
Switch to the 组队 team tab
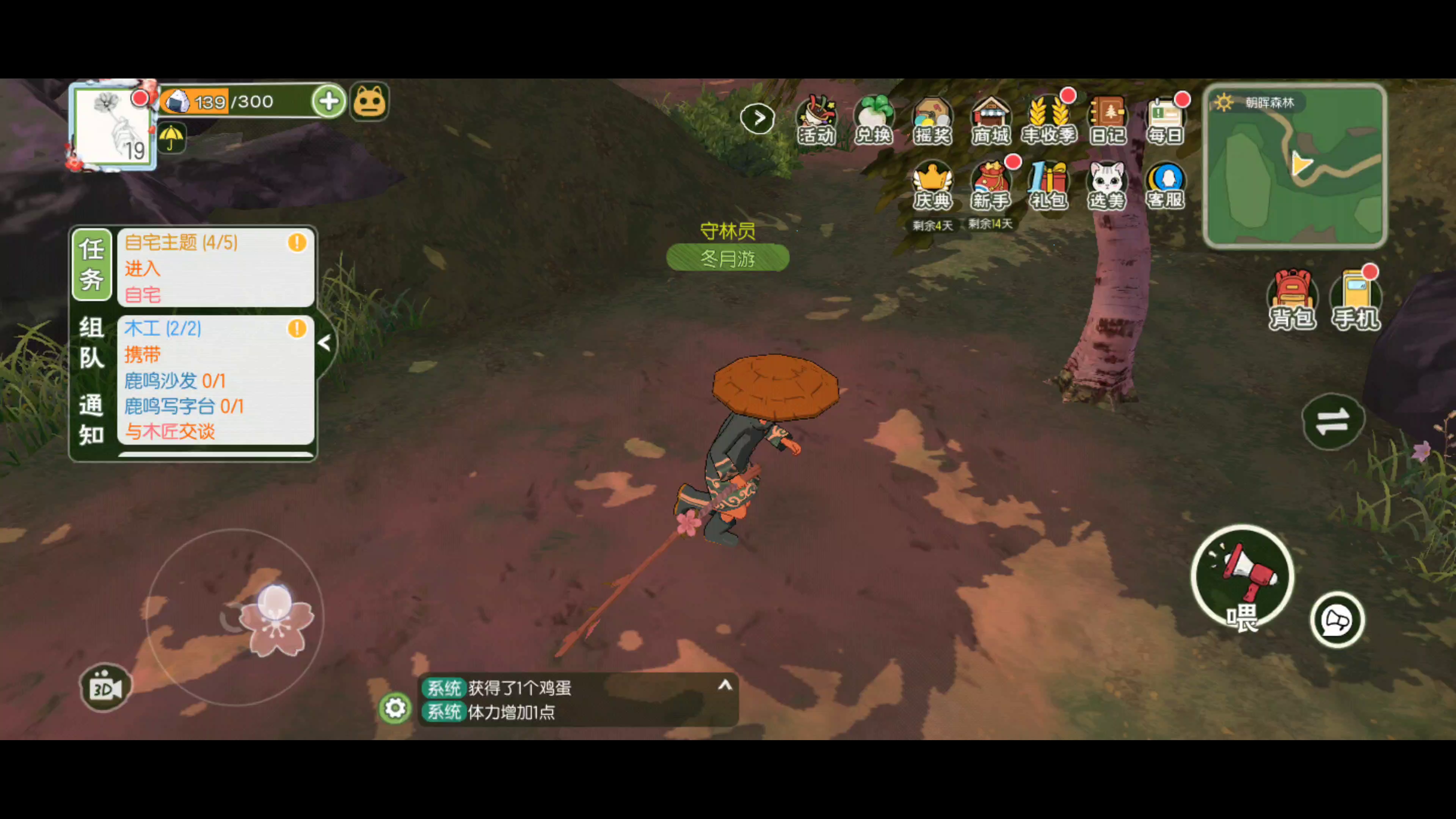tap(91, 342)
